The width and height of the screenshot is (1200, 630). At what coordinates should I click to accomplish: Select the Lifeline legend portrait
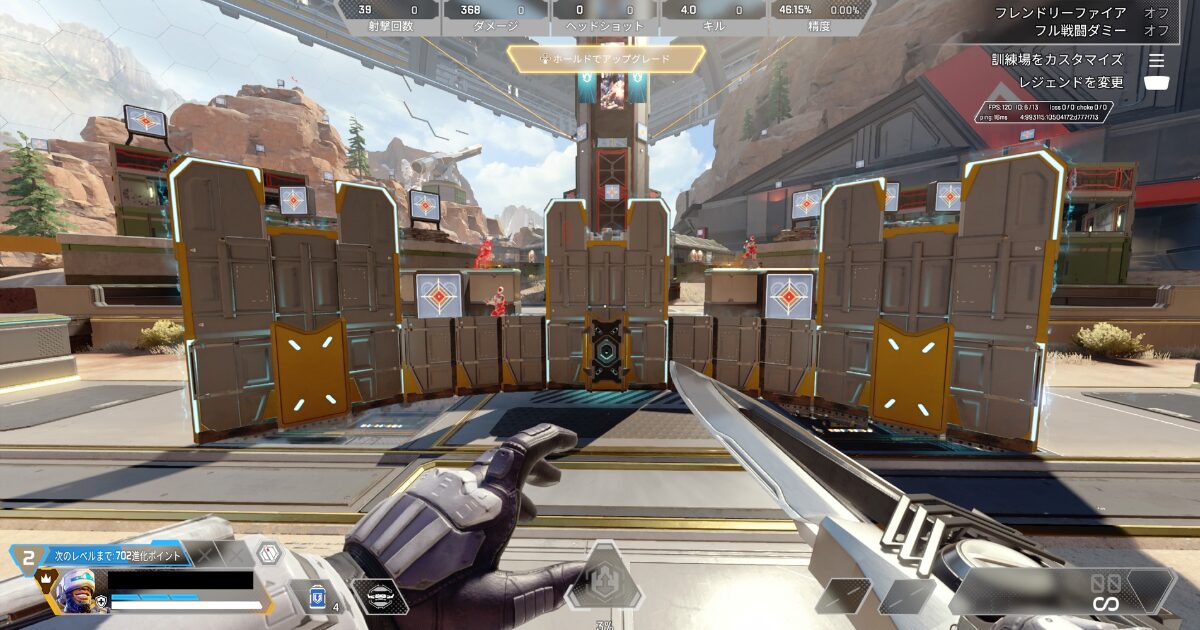[77, 588]
